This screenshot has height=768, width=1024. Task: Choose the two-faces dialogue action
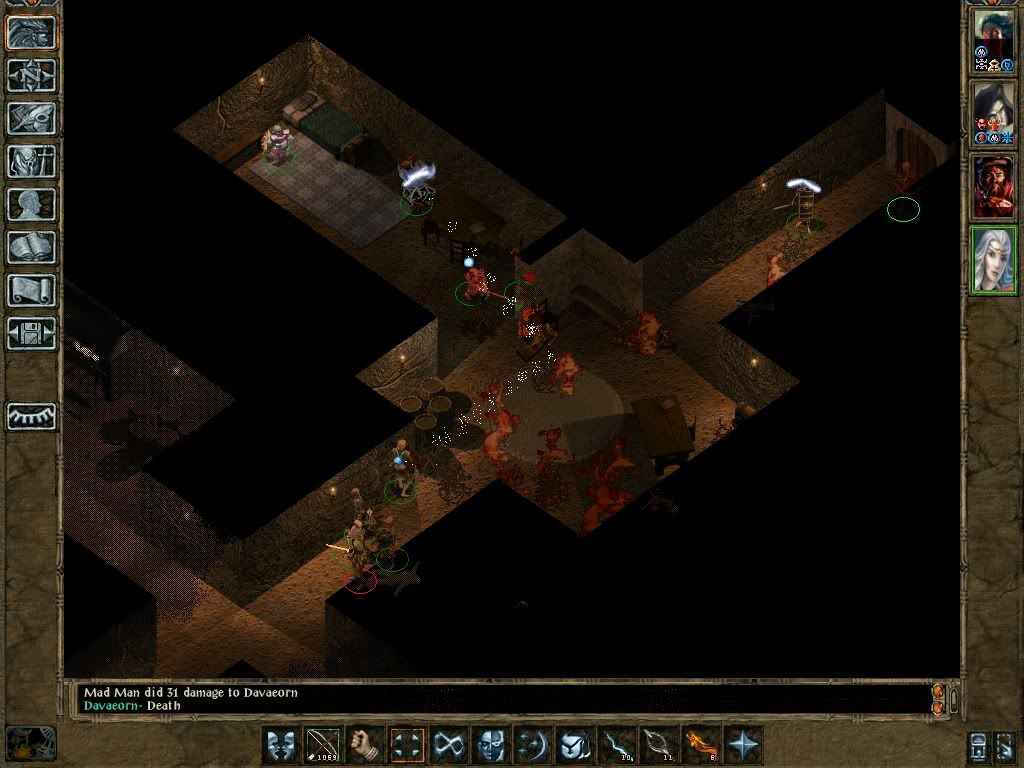tap(282, 745)
